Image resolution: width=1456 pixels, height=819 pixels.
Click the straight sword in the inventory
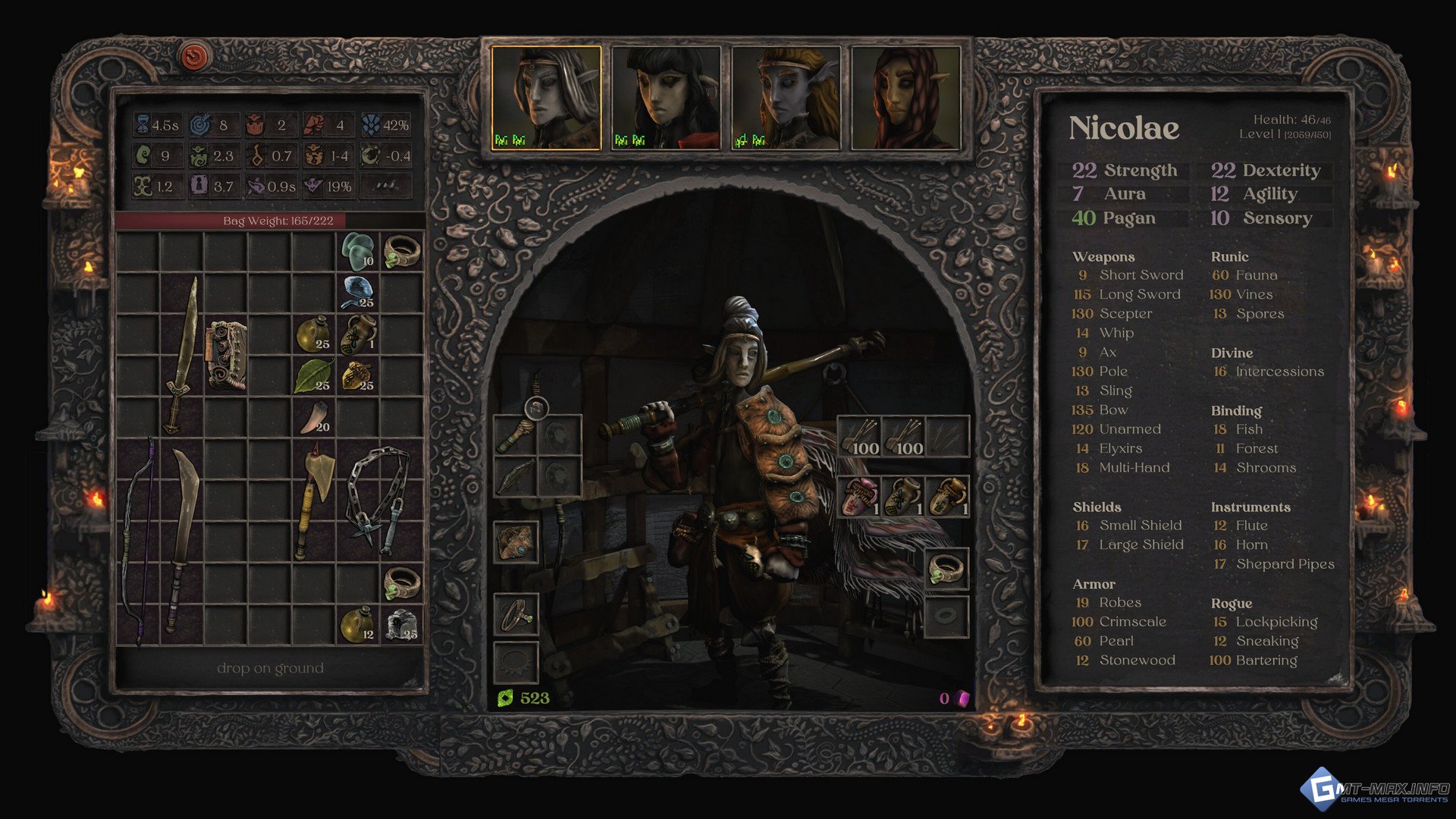tap(182, 356)
